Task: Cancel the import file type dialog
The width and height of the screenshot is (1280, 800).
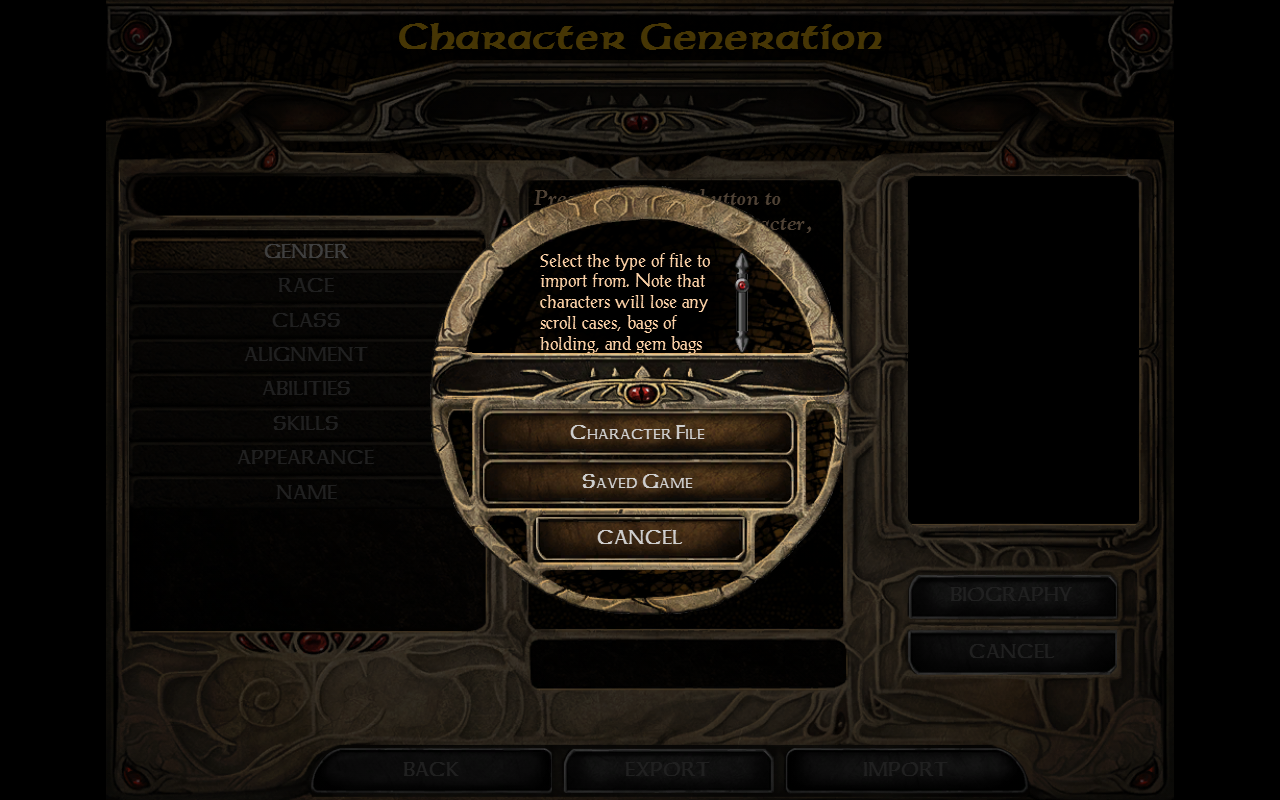Action: [x=640, y=538]
